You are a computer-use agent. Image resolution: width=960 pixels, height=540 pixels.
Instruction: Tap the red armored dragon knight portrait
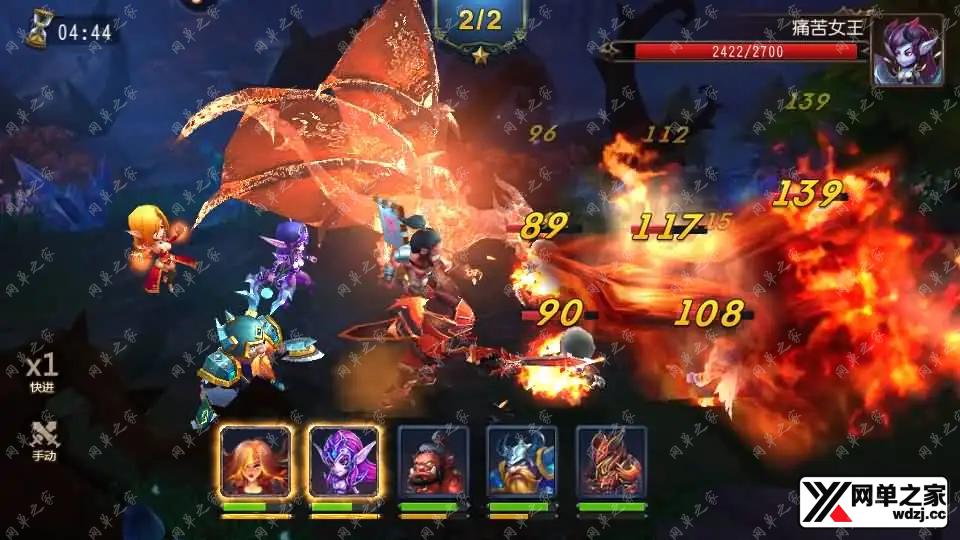click(x=611, y=461)
